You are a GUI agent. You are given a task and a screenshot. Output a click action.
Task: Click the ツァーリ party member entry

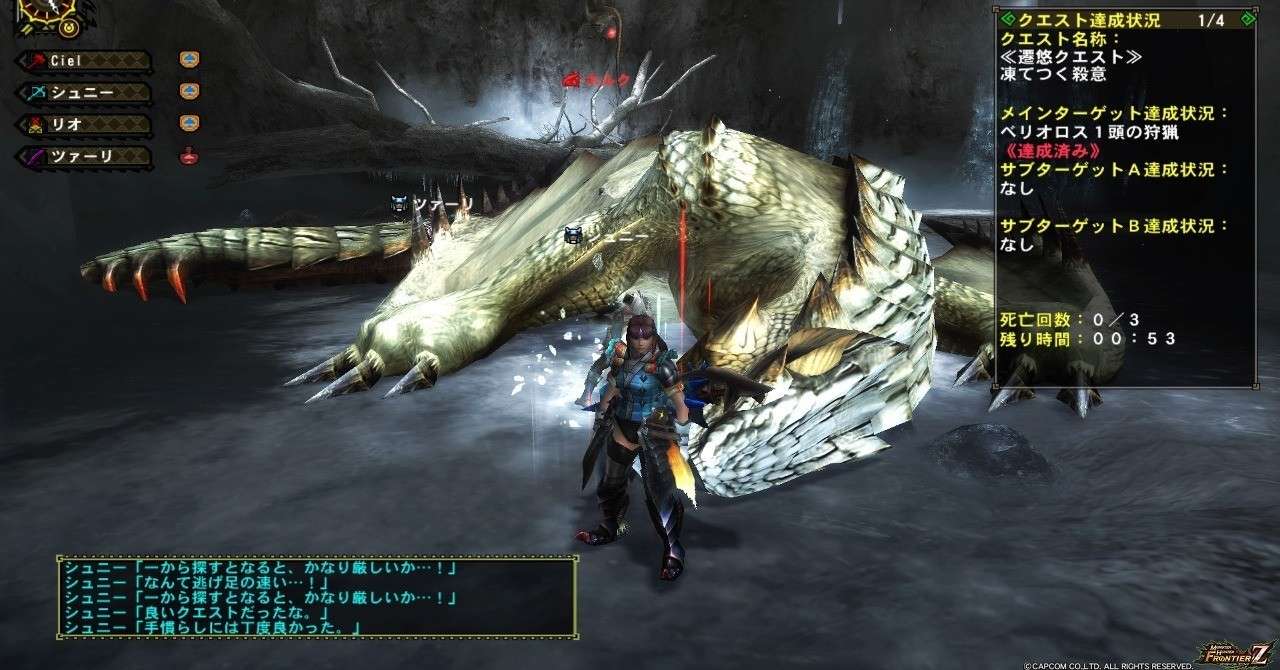(85, 157)
